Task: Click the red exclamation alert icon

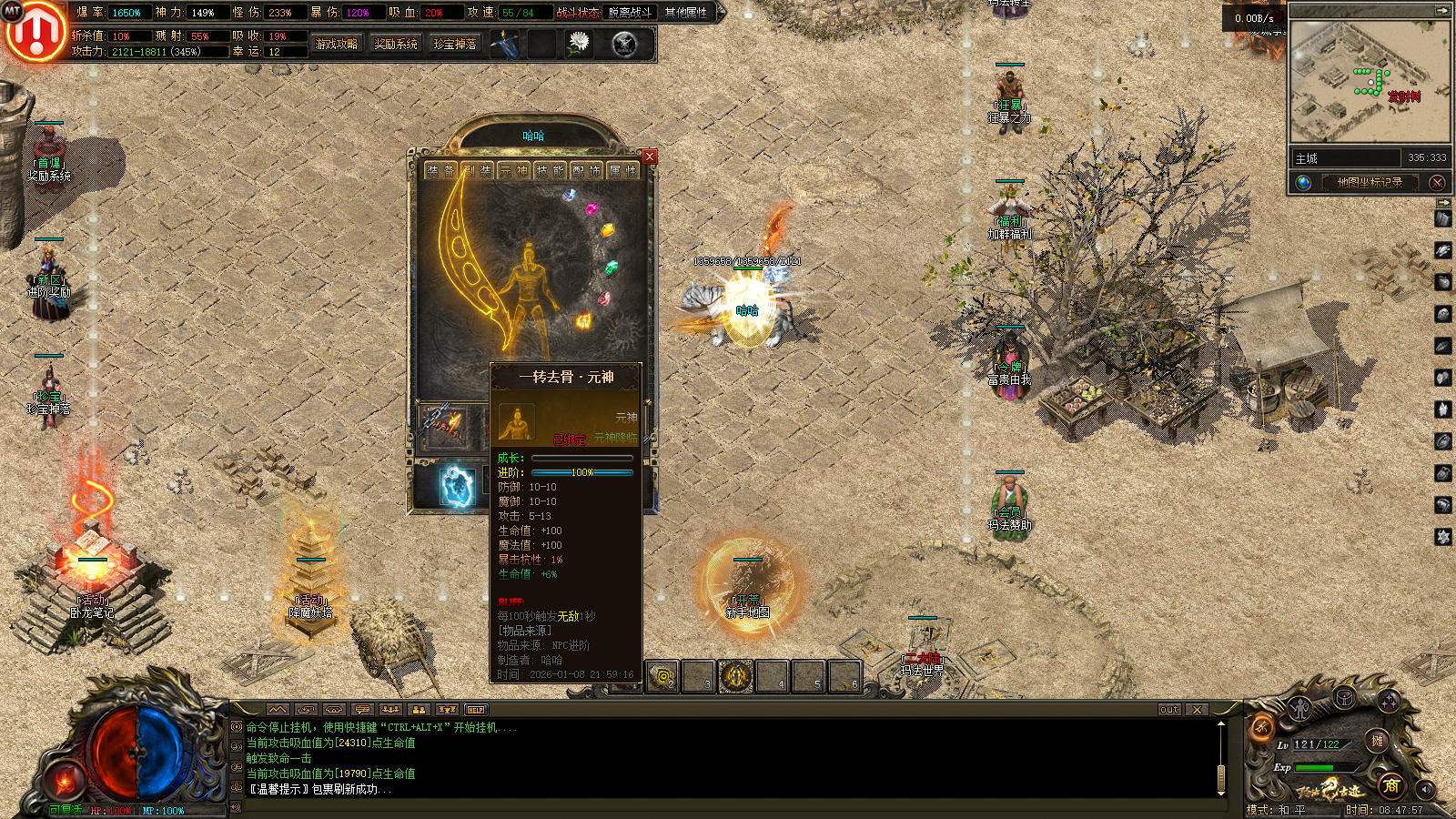Action: pyautogui.click(x=35, y=32)
